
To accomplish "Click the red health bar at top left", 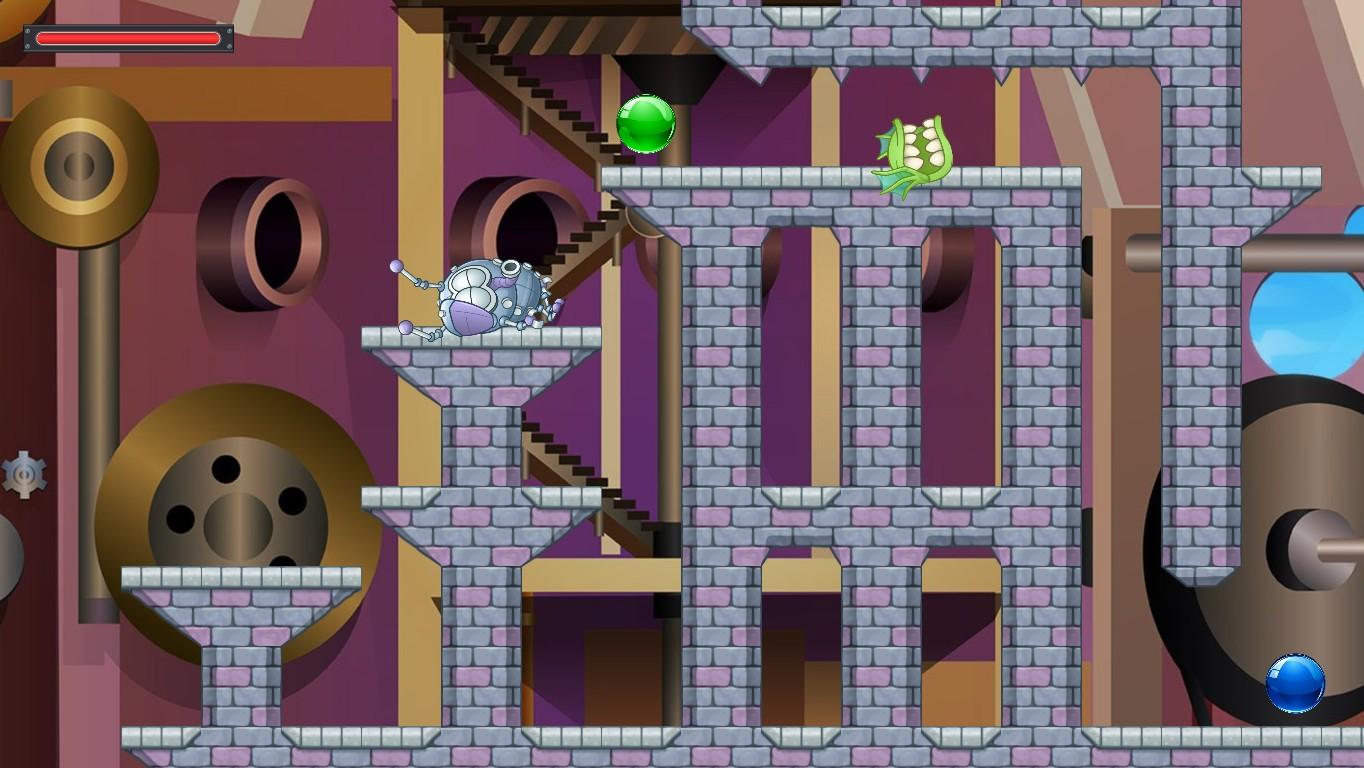I will coord(127,38).
